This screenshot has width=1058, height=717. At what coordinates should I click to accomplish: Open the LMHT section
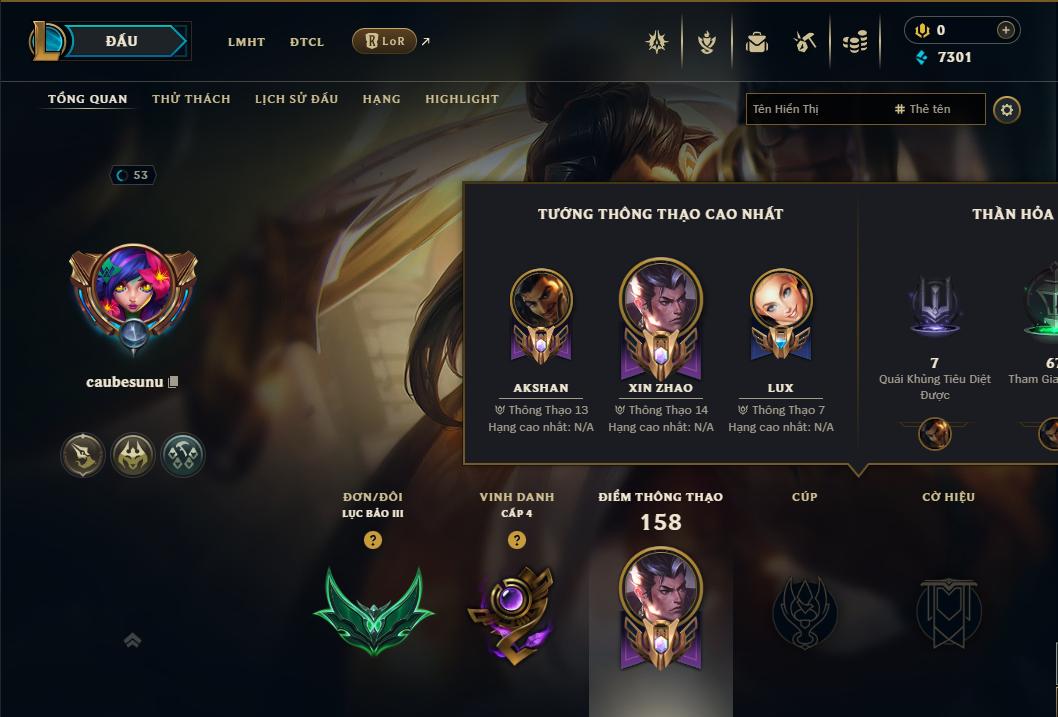[x=246, y=42]
